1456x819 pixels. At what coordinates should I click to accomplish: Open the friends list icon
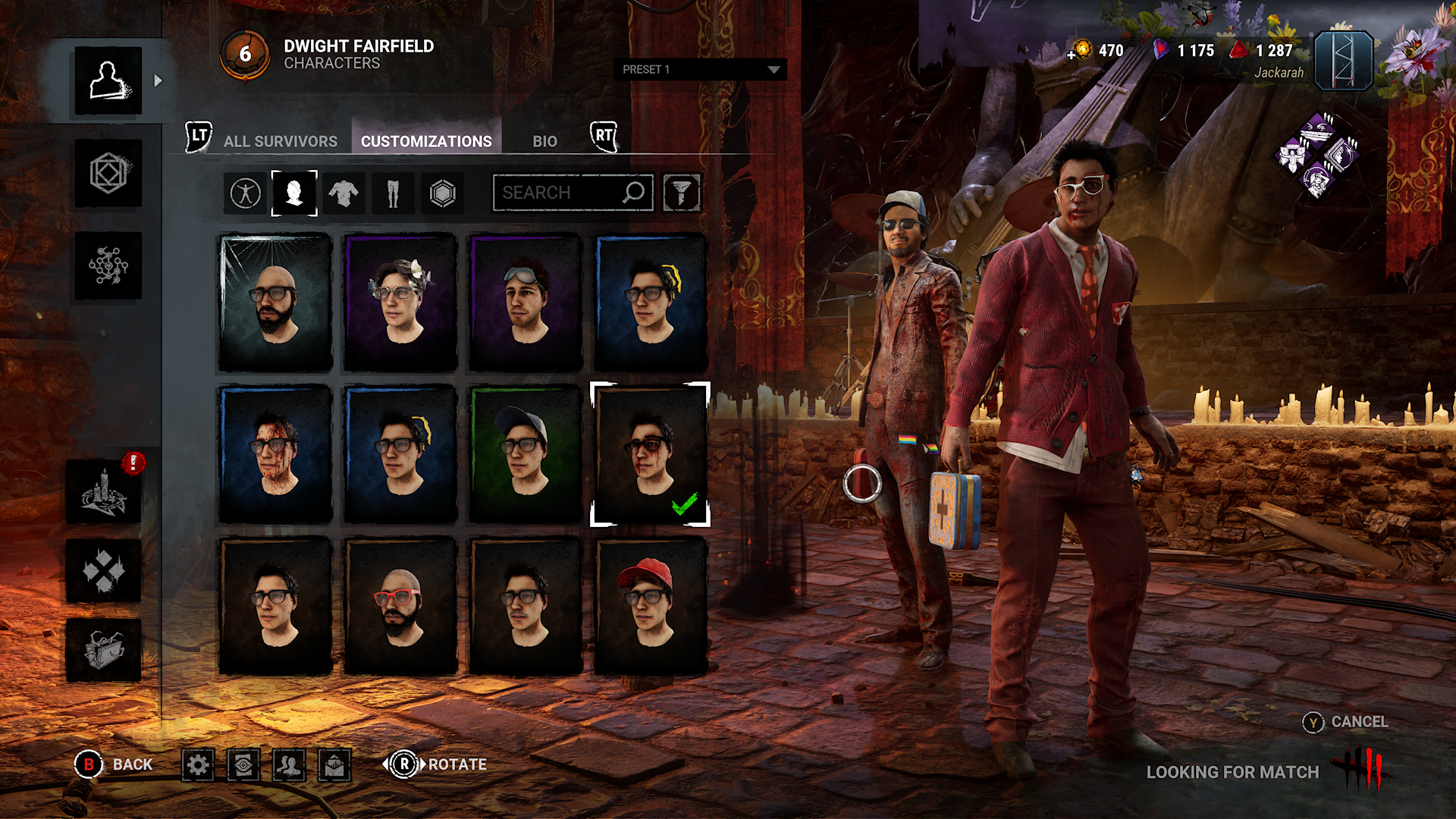289,764
